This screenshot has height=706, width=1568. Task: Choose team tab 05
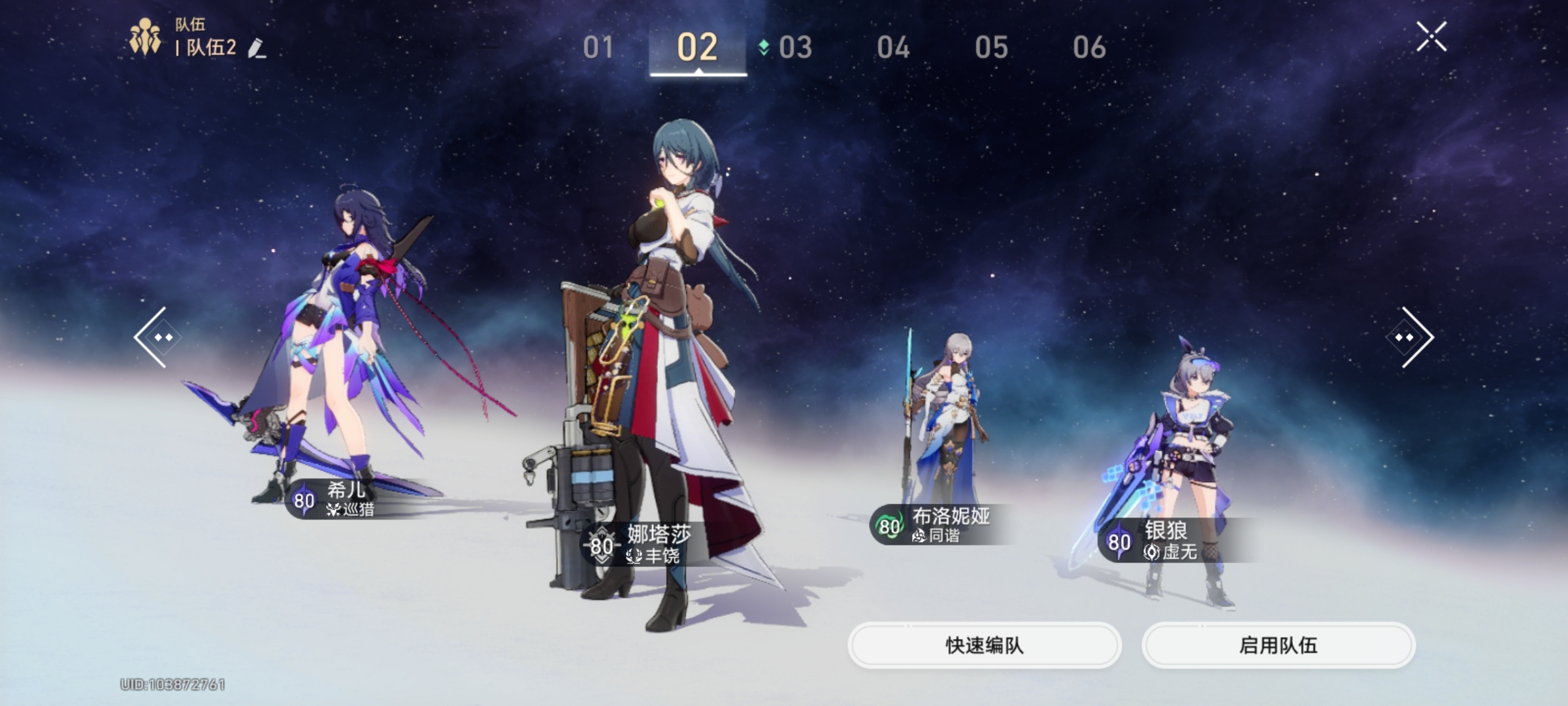coord(991,48)
